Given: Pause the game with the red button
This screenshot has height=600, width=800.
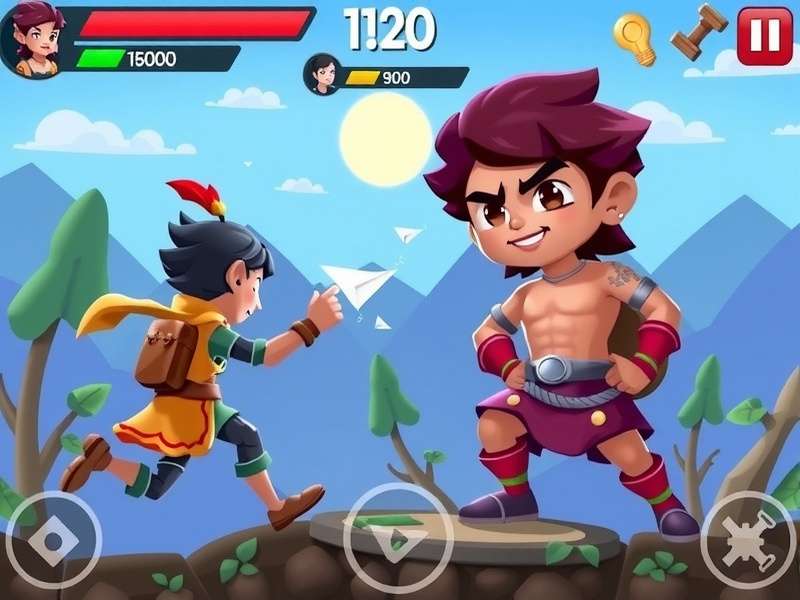Looking at the screenshot, I should coord(764,36).
